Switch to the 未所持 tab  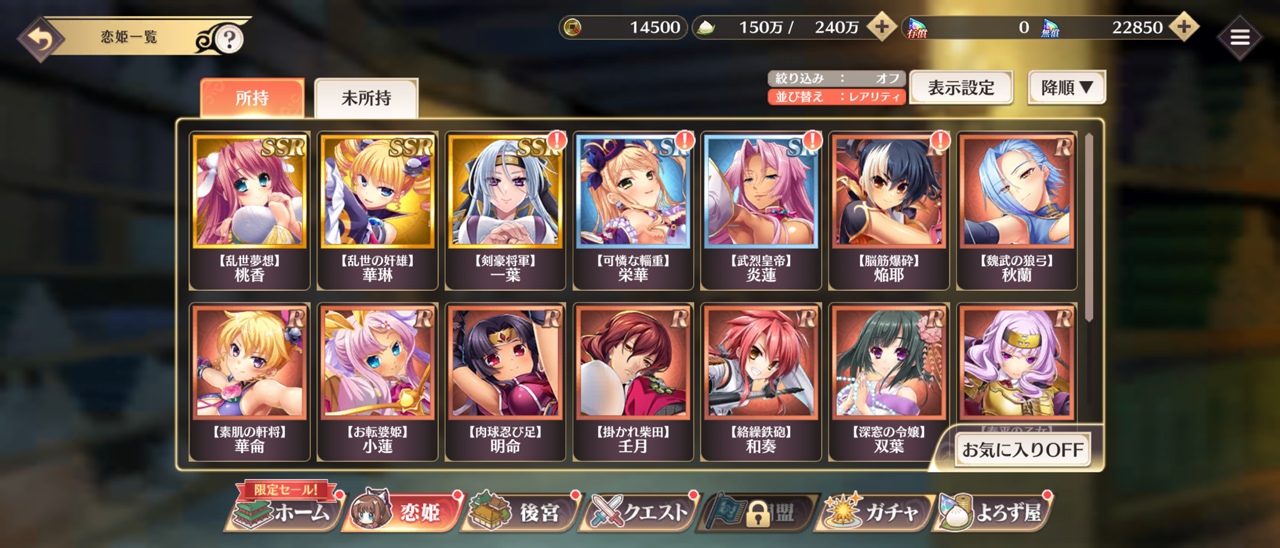[x=366, y=99]
